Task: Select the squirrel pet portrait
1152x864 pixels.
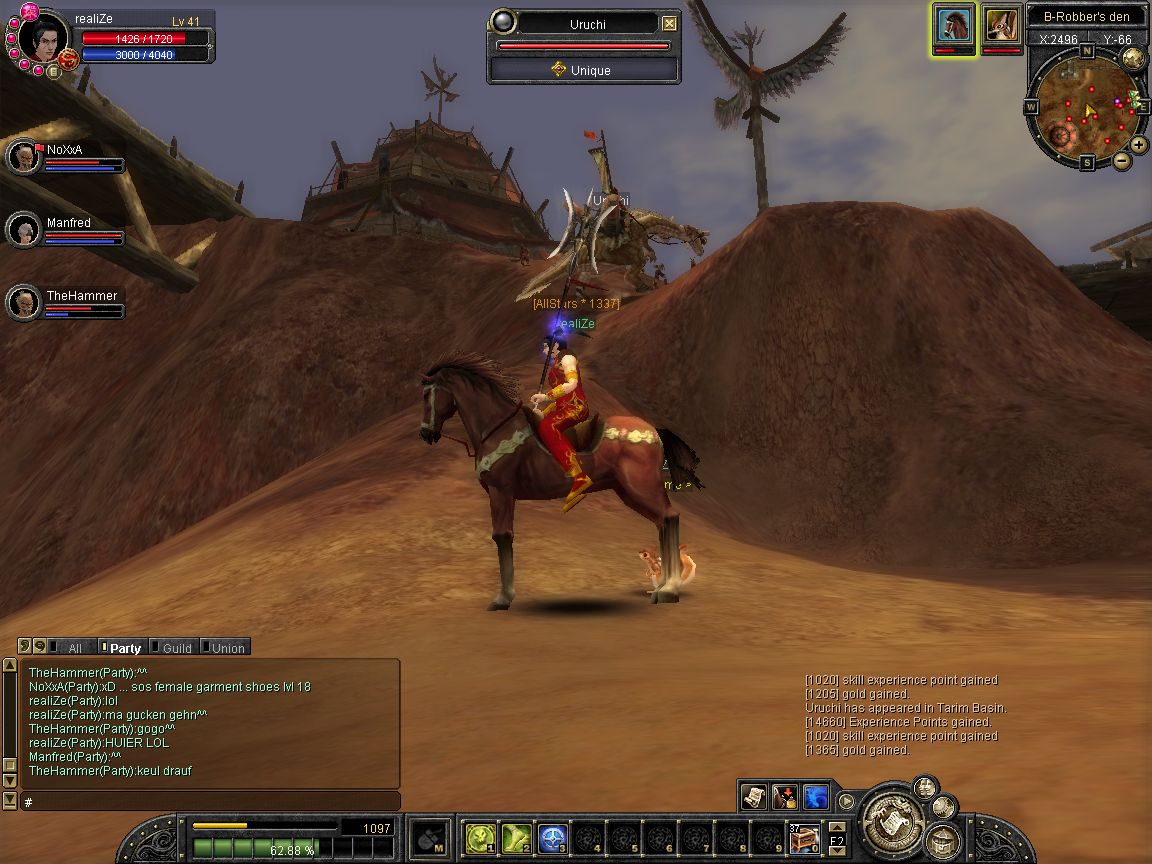Action: [1001, 26]
